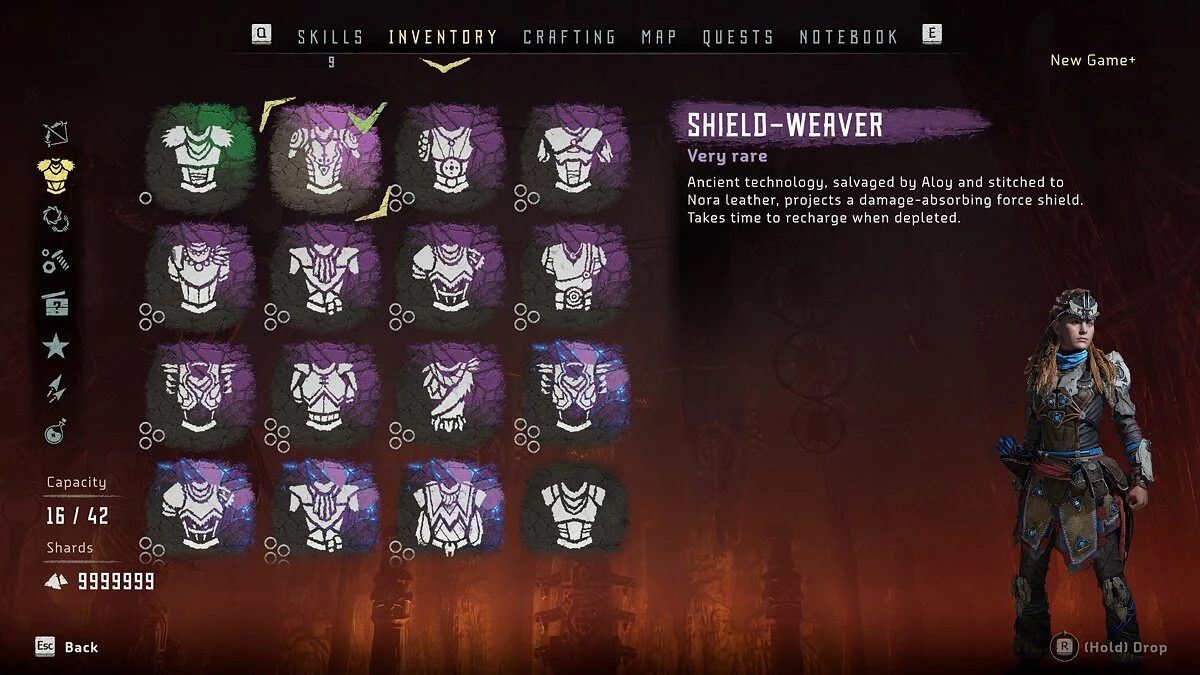Select the equipped Shield-Weaver outfit slot
The image size is (1200, 675).
coord(325,157)
